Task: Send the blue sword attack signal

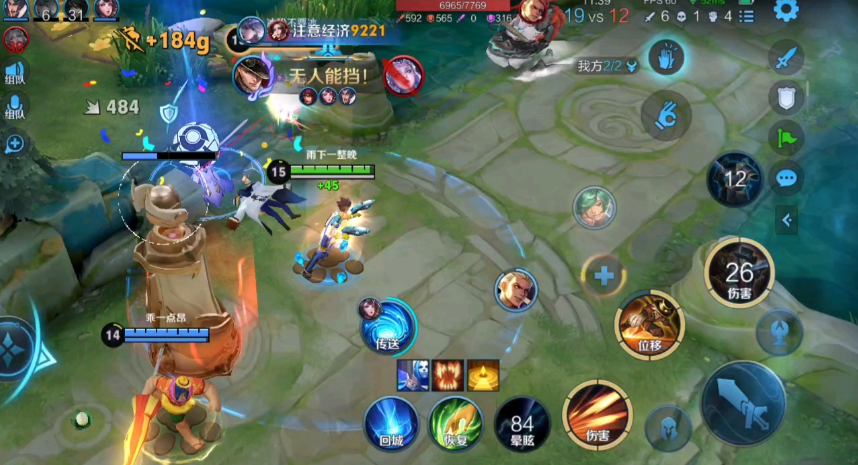Action: (x=786, y=56)
